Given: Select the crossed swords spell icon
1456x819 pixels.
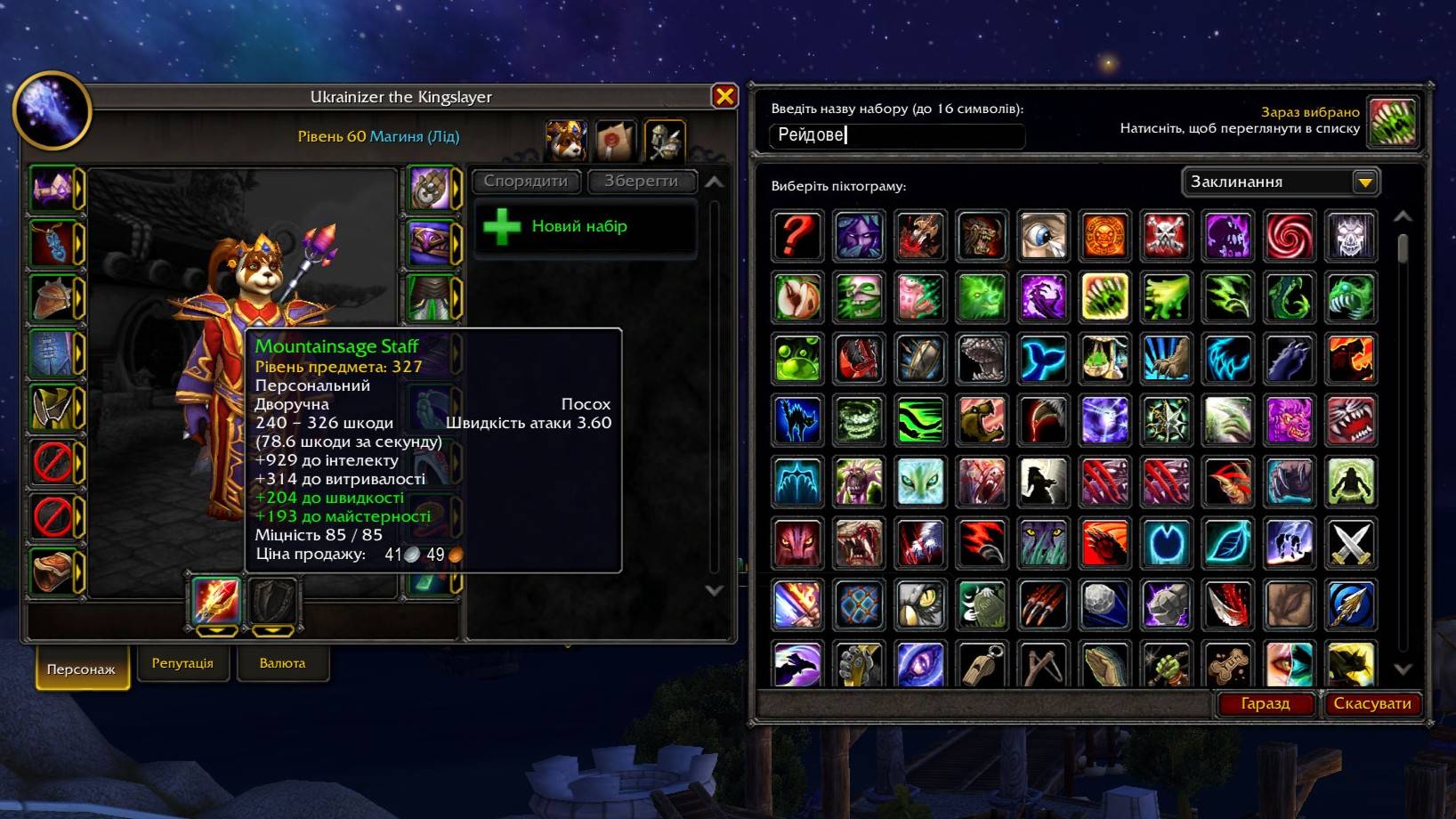Looking at the screenshot, I should coord(1352,543).
